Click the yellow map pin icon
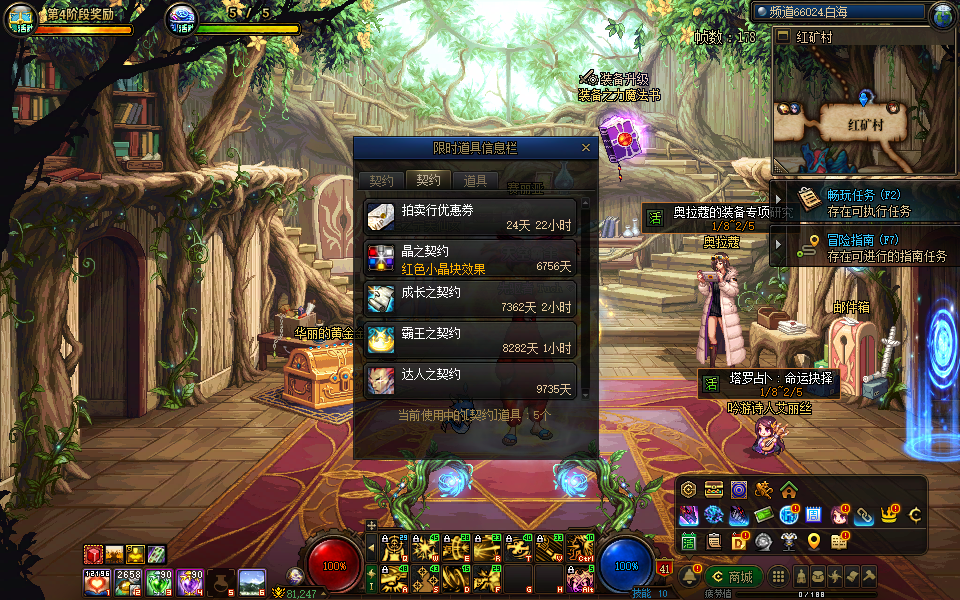The width and height of the screenshot is (960, 600). pos(814,541)
